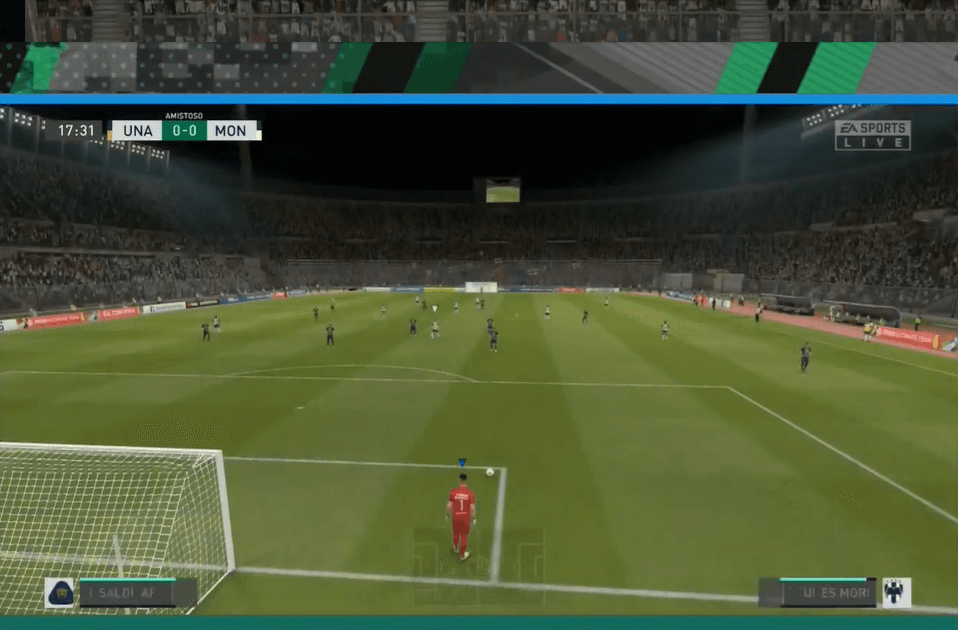
Task: Select the faint pitch radar minimap
Action: (x=479, y=567)
